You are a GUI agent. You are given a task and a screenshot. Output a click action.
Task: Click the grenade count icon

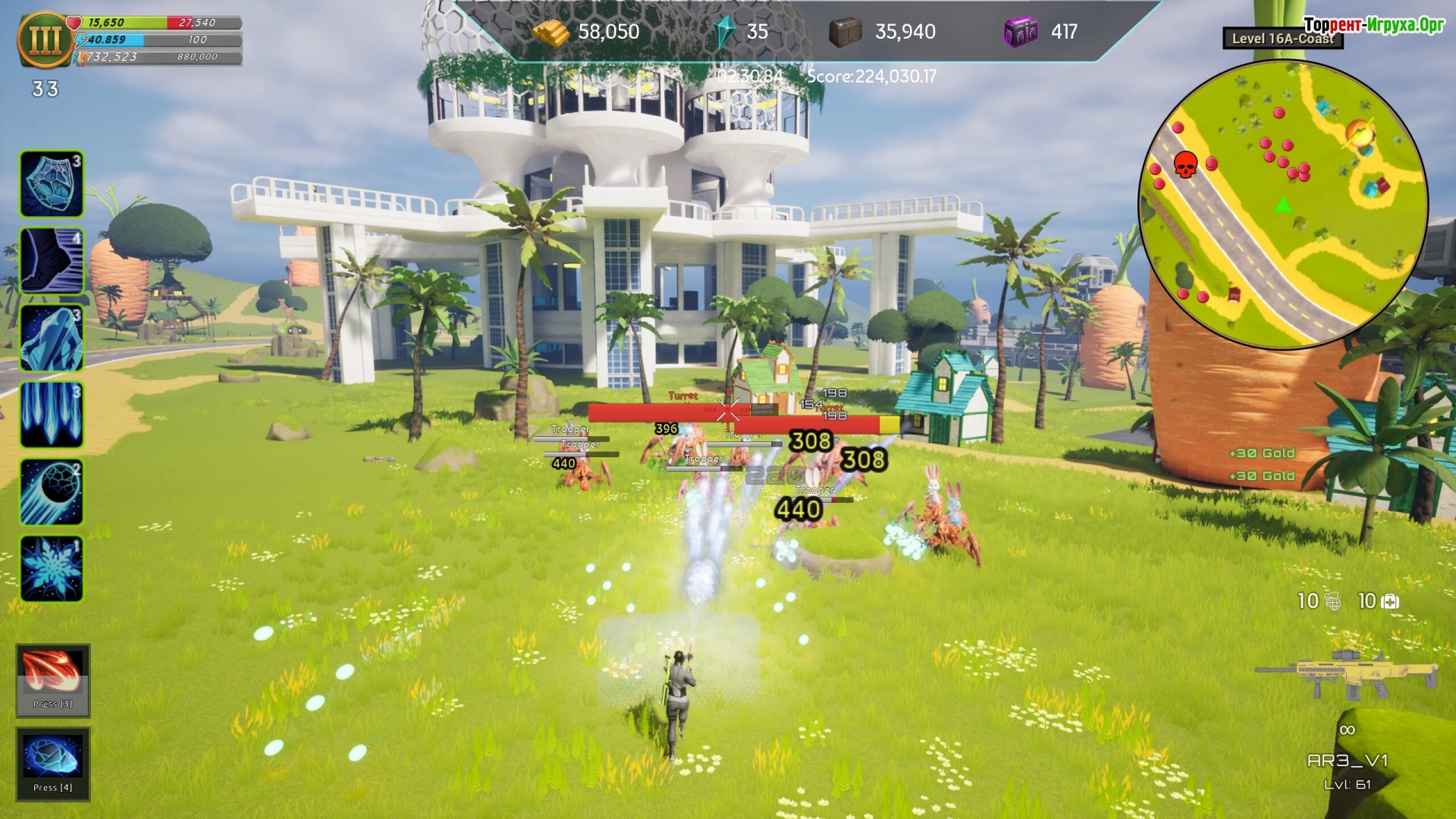(1333, 601)
